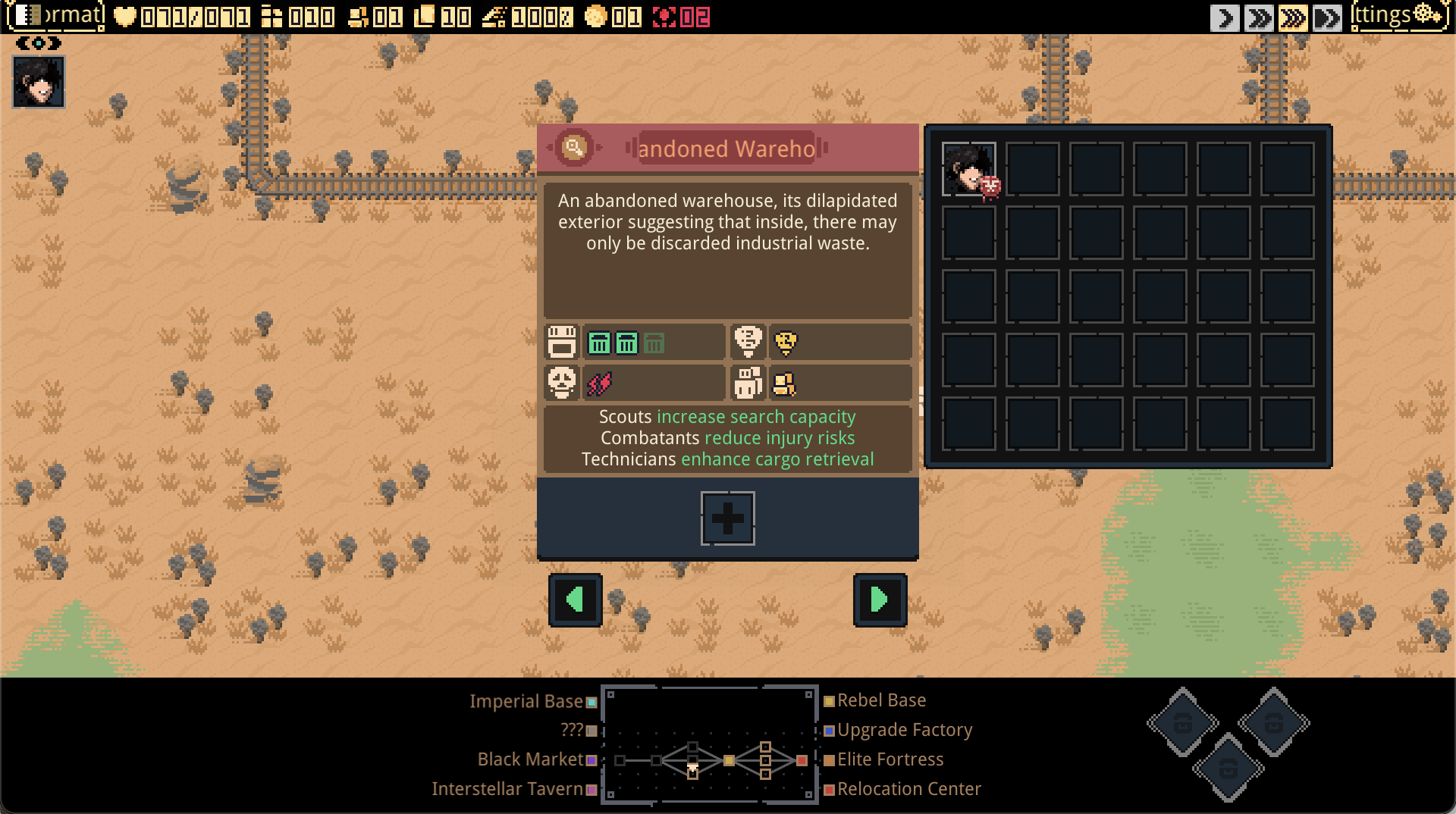Screen dimensions: 1456x814
Task: Set game speed to single arrow
Action: click(x=1224, y=17)
